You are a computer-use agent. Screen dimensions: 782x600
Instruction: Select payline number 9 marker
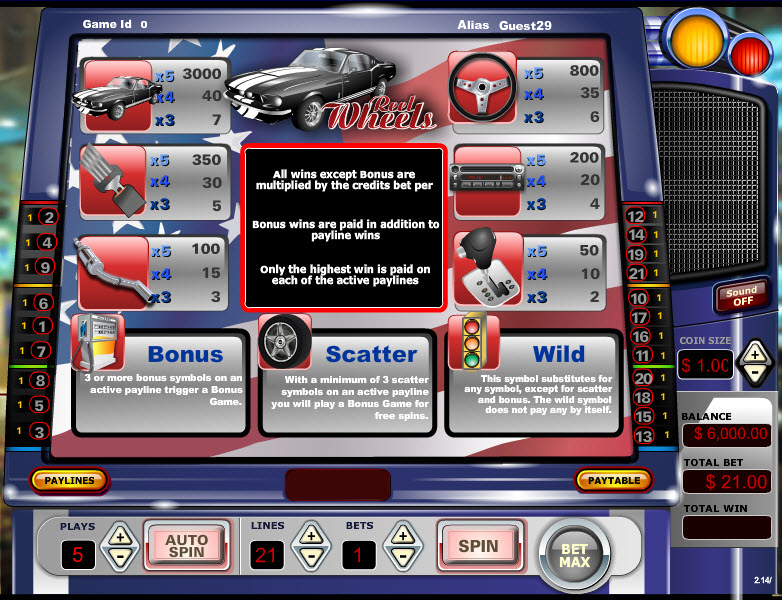(45, 267)
